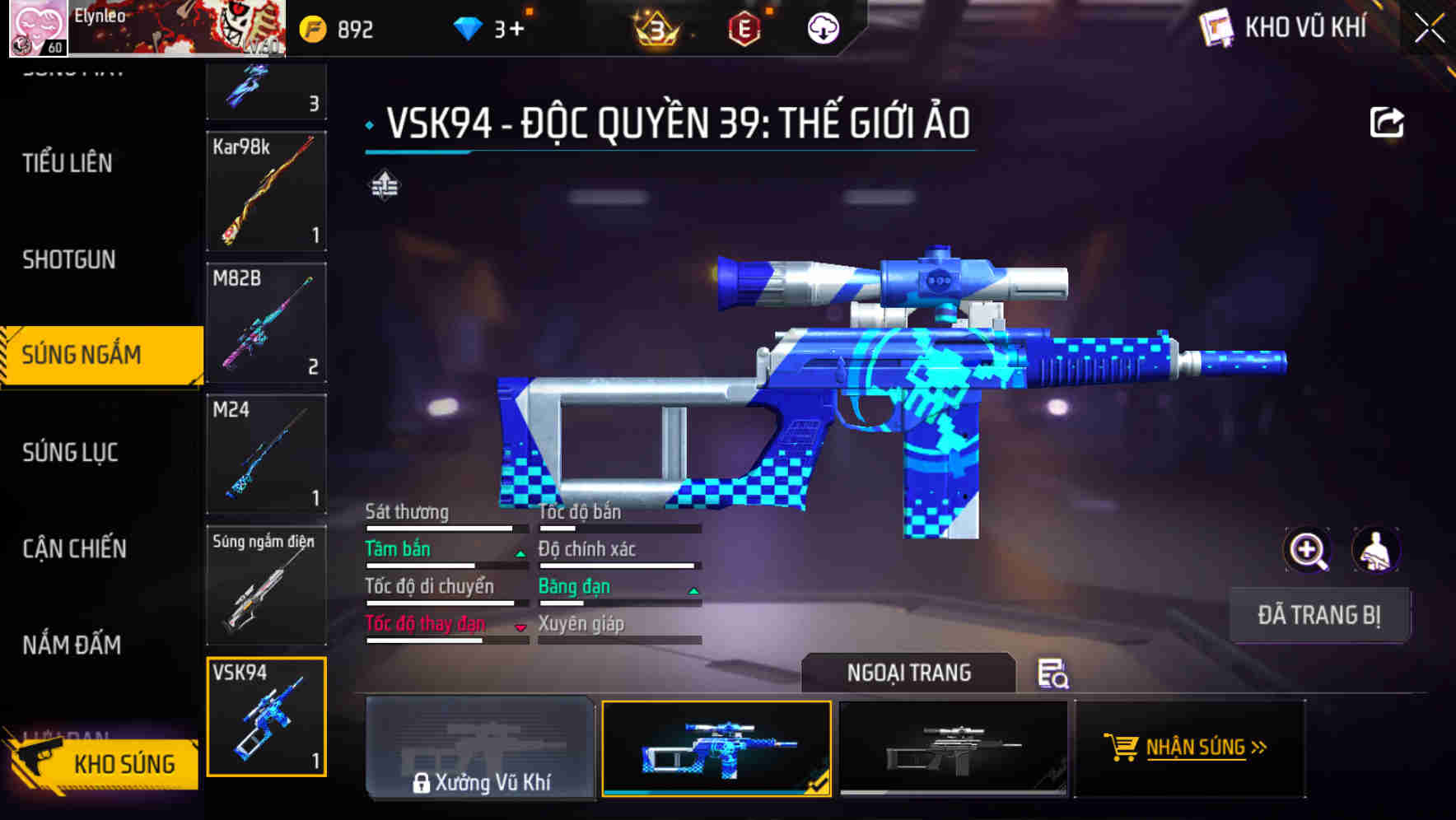Expand the Tốc độ thay đạn arrow

[x=520, y=627]
